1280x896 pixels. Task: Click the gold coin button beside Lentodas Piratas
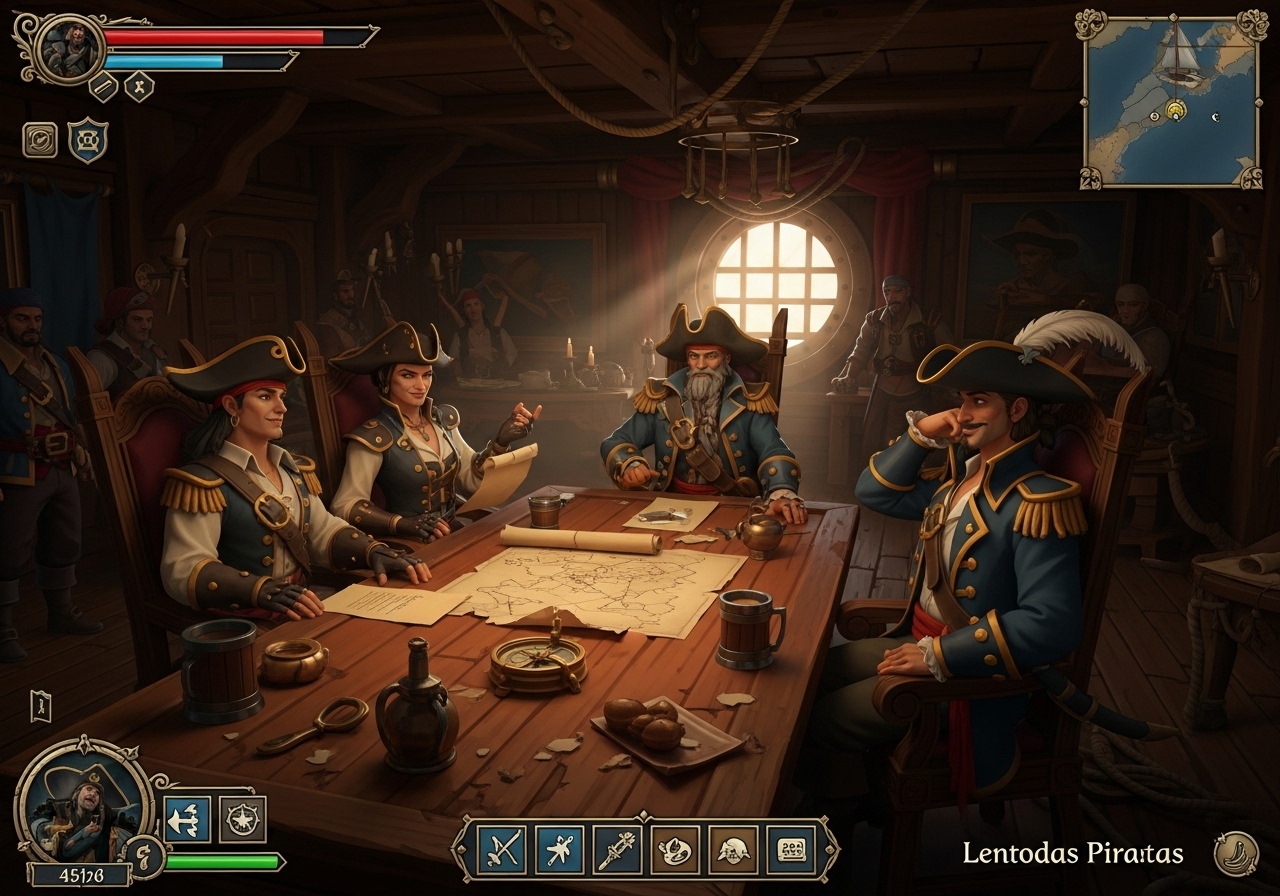[x=1236, y=854]
